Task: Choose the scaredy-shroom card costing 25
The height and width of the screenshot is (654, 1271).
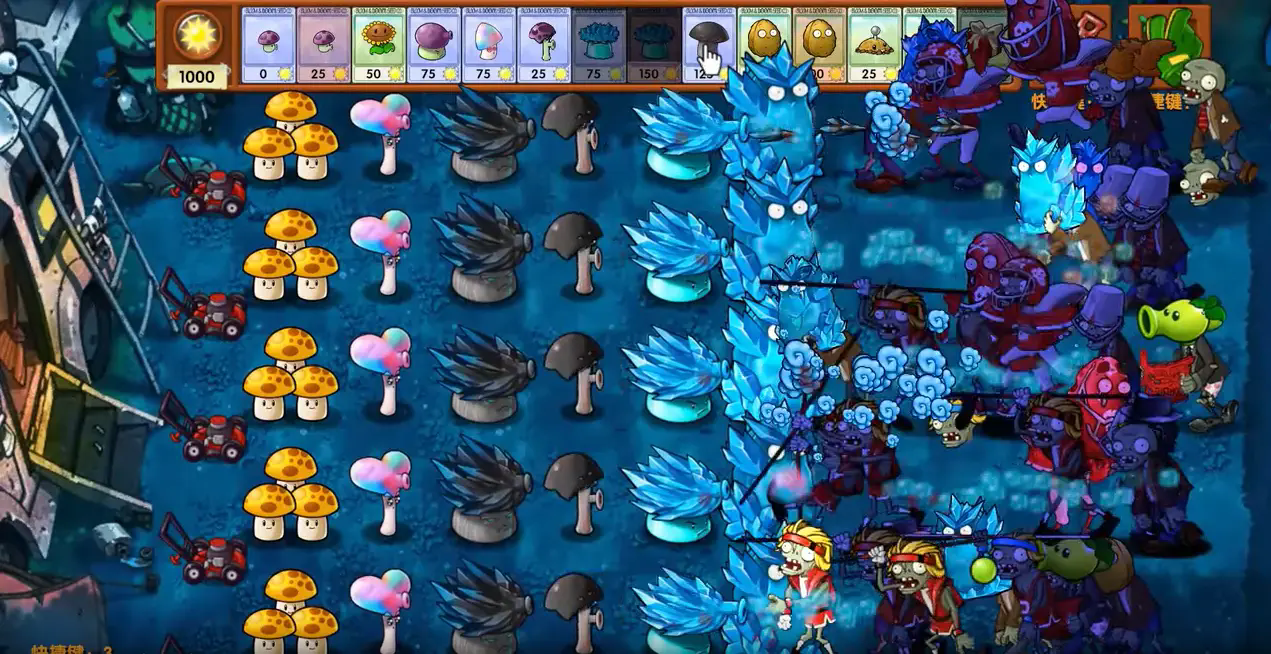Action: click(543, 46)
